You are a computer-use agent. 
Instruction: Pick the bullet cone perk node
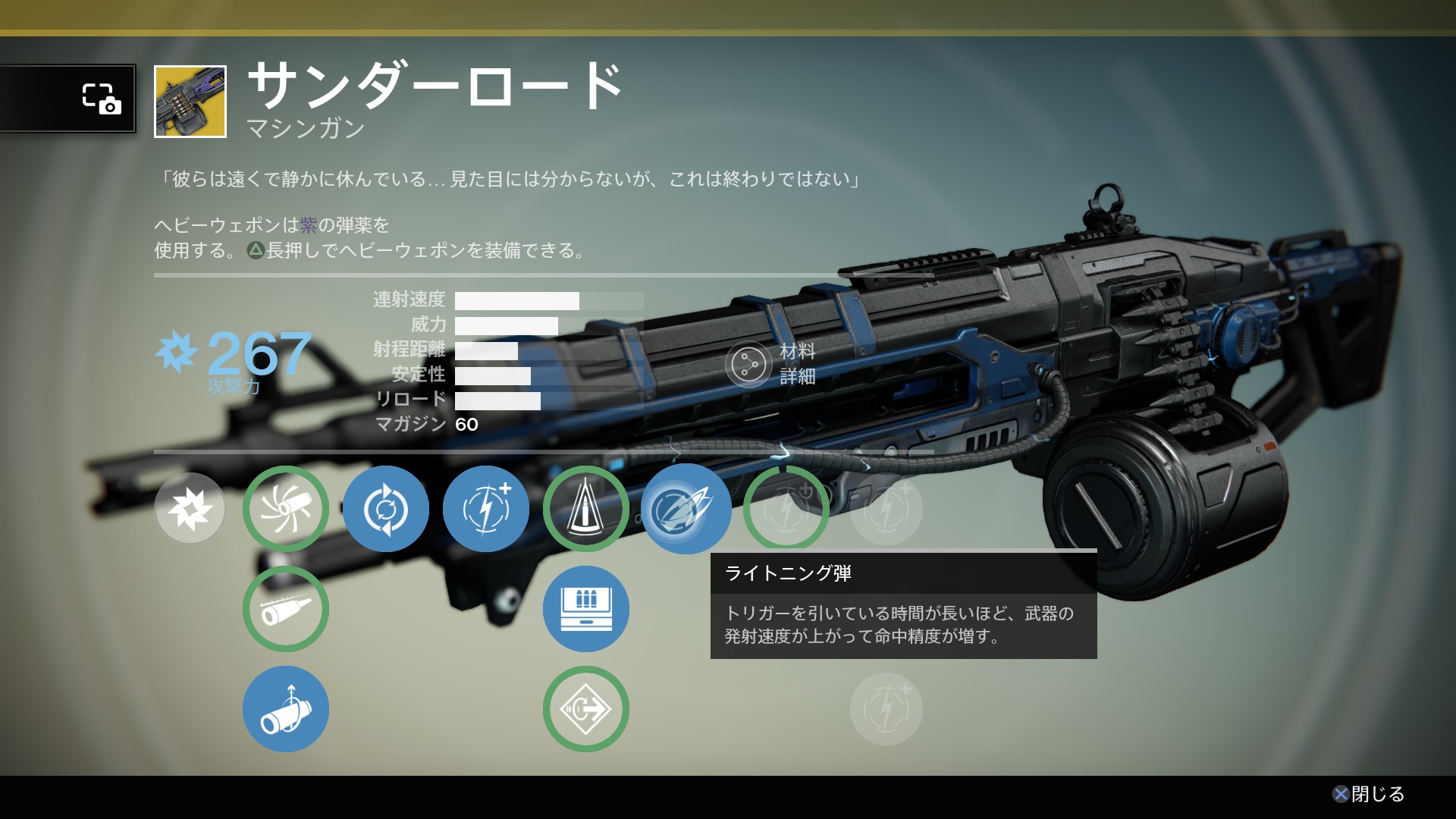coord(585,509)
